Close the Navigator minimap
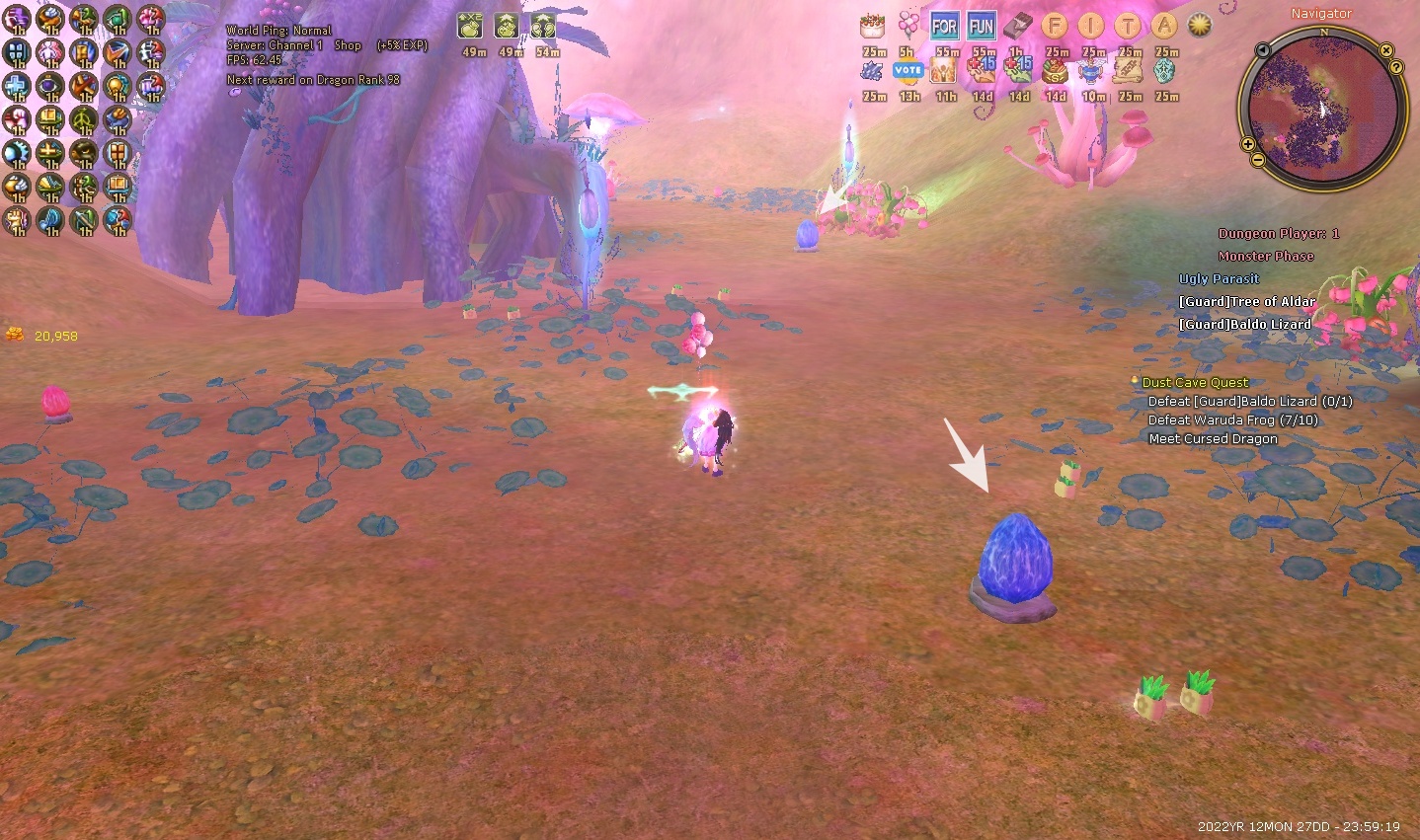This screenshot has width=1420, height=840. click(x=1386, y=49)
